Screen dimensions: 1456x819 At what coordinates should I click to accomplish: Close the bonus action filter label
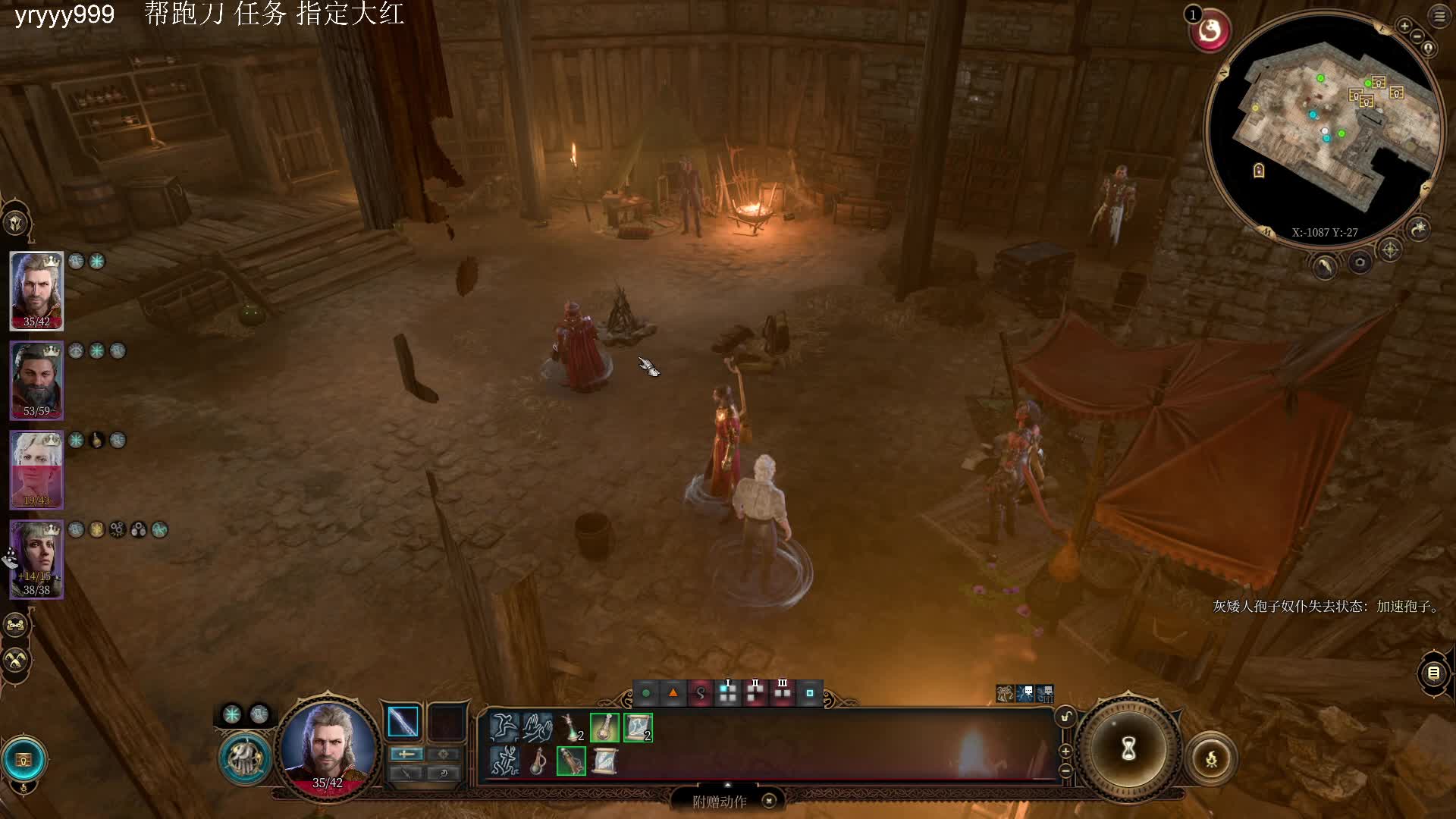(769, 801)
